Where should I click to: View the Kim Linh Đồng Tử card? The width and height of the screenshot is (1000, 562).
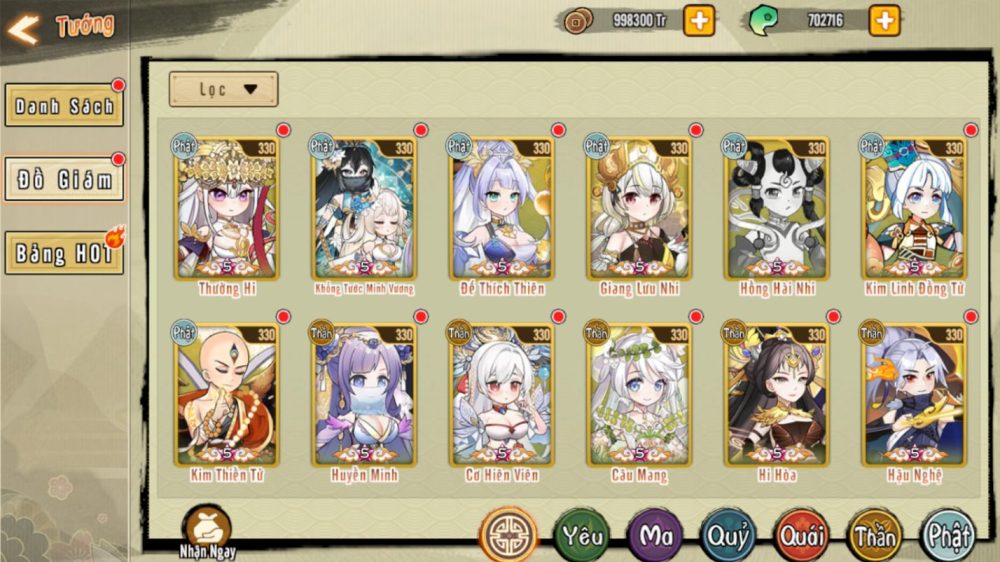[x=914, y=208]
